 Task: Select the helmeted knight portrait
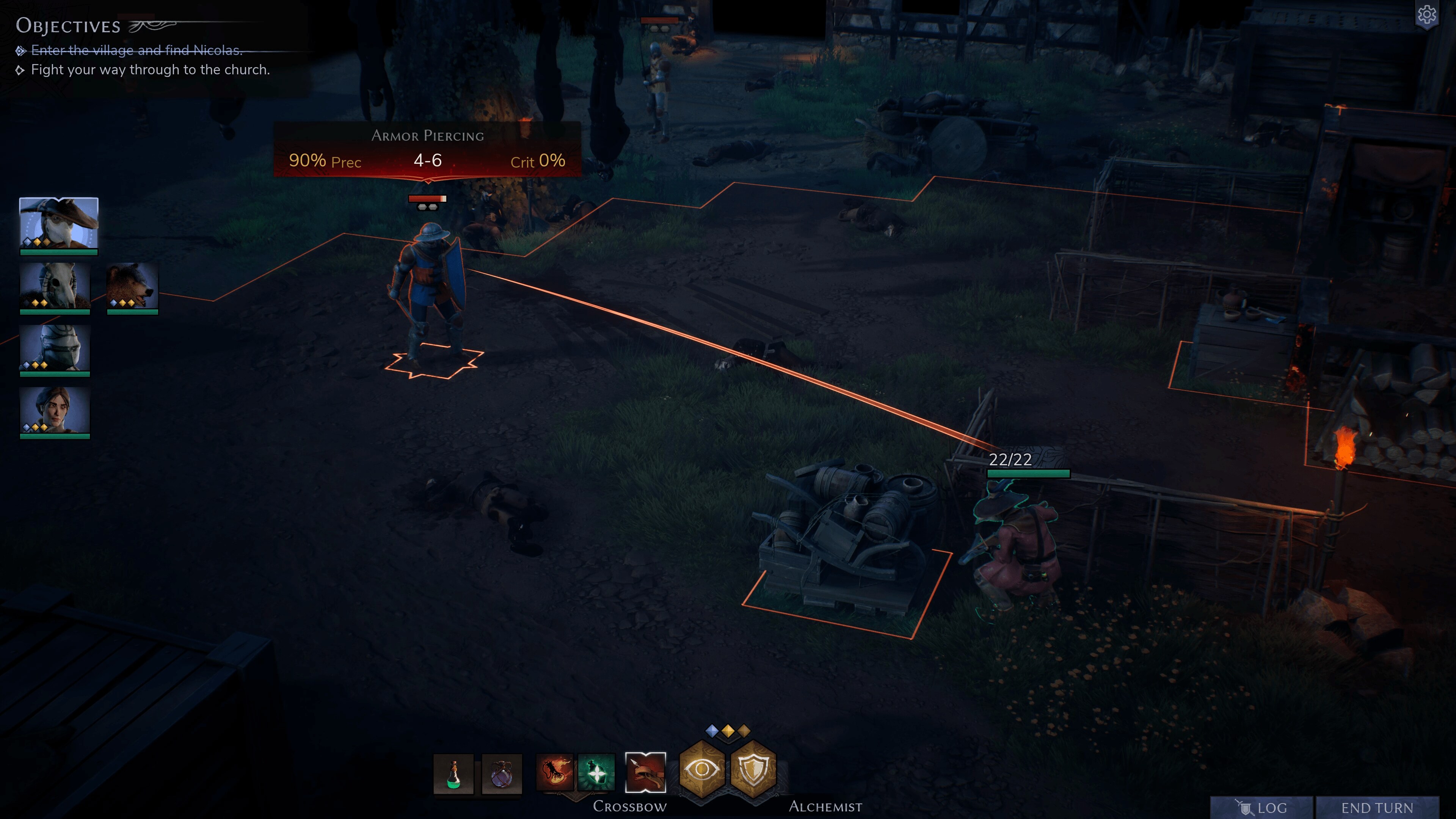pyautogui.click(x=55, y=348)
